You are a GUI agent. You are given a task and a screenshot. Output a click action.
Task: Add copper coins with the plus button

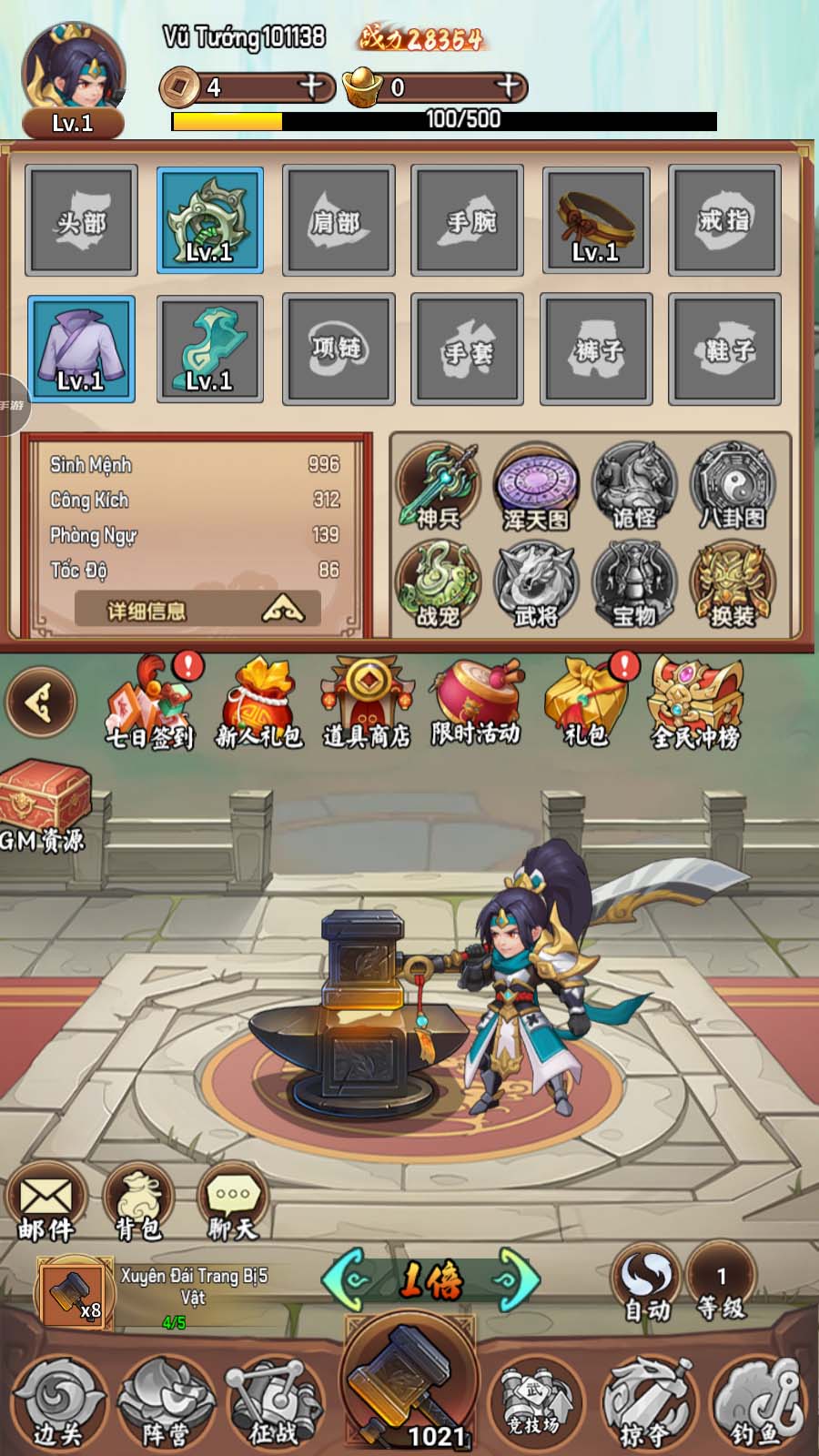click(x=312, y=86)
